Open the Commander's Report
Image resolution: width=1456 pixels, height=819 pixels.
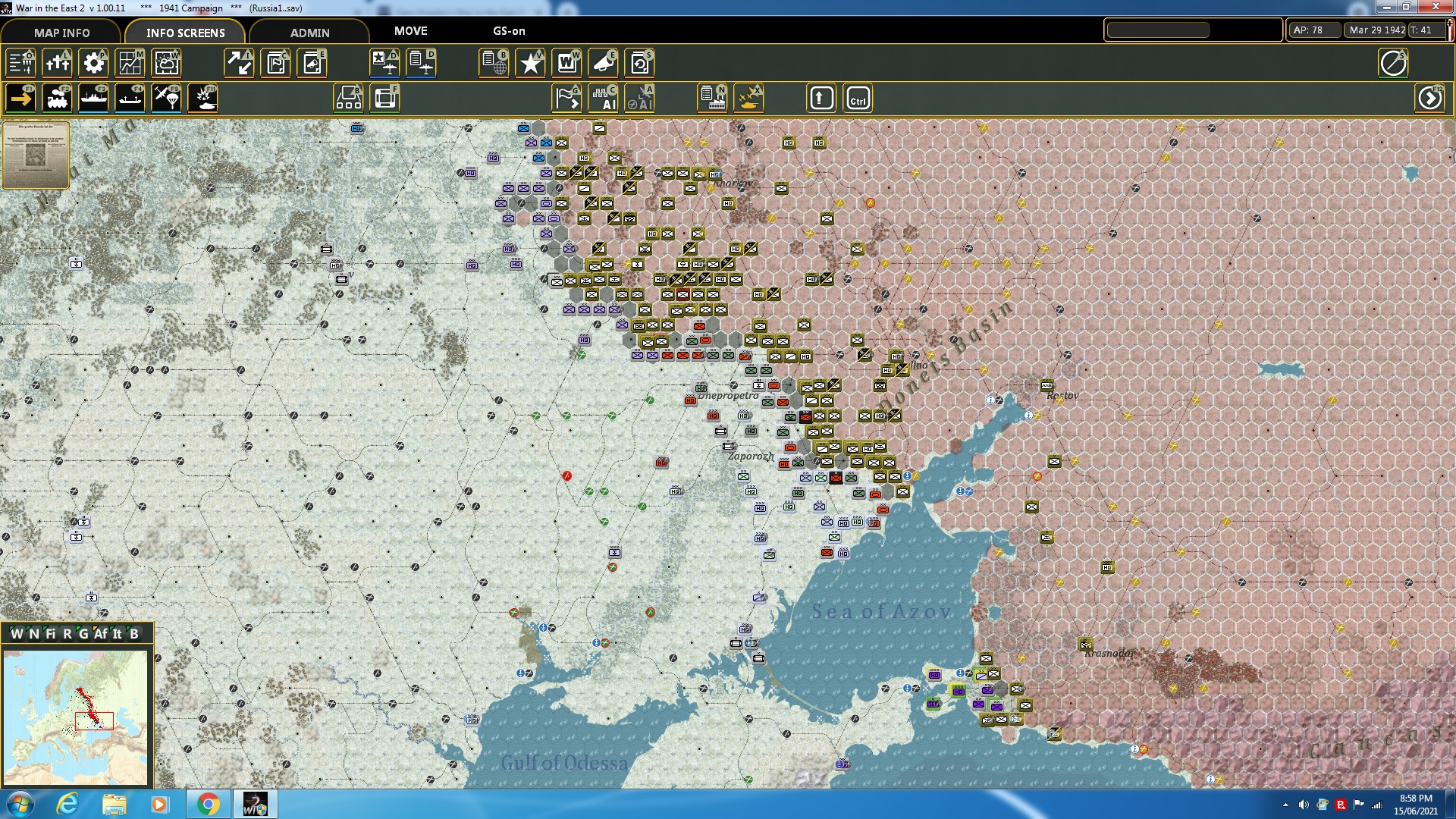click(494, 63)
